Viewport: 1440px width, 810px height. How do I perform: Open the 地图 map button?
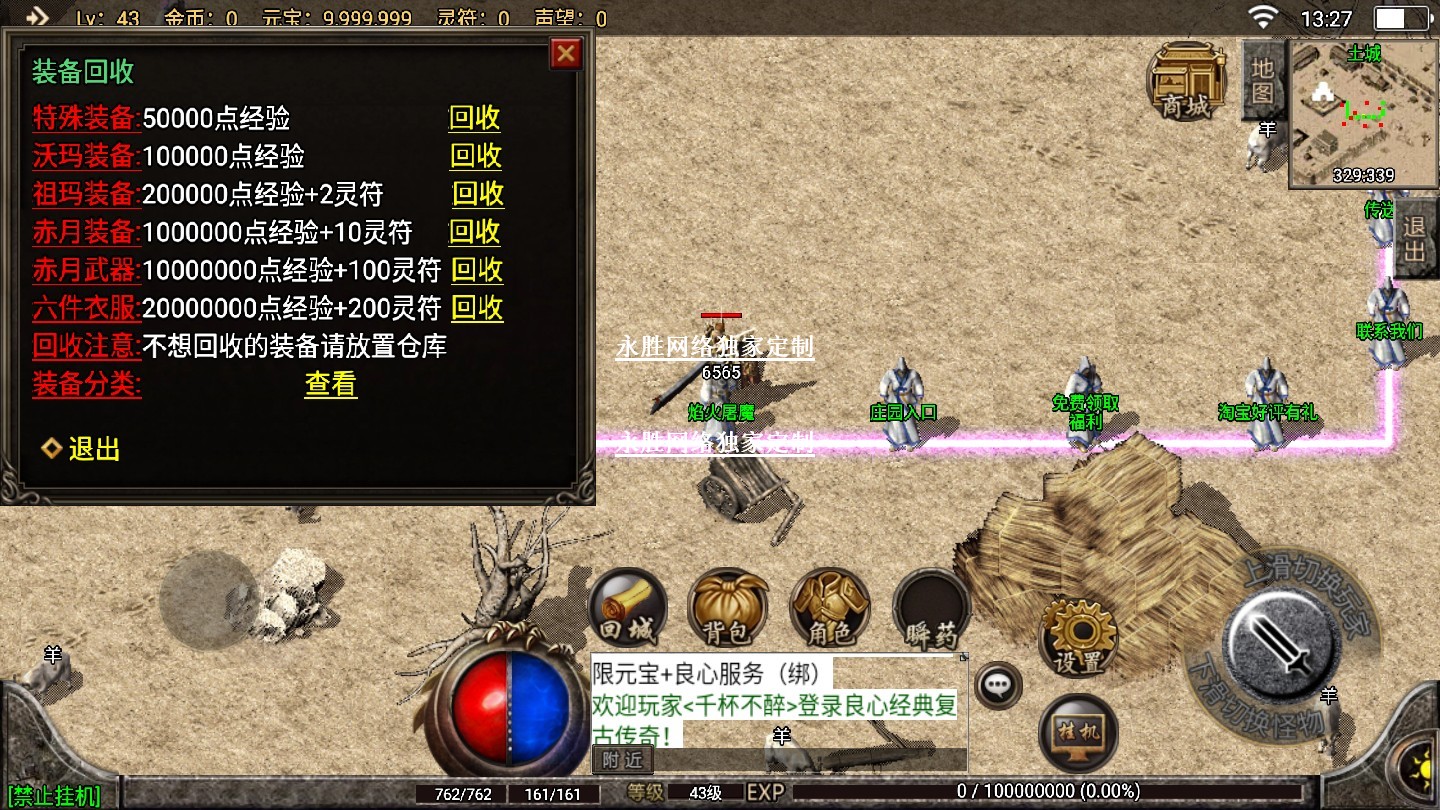coord(1262,80)
